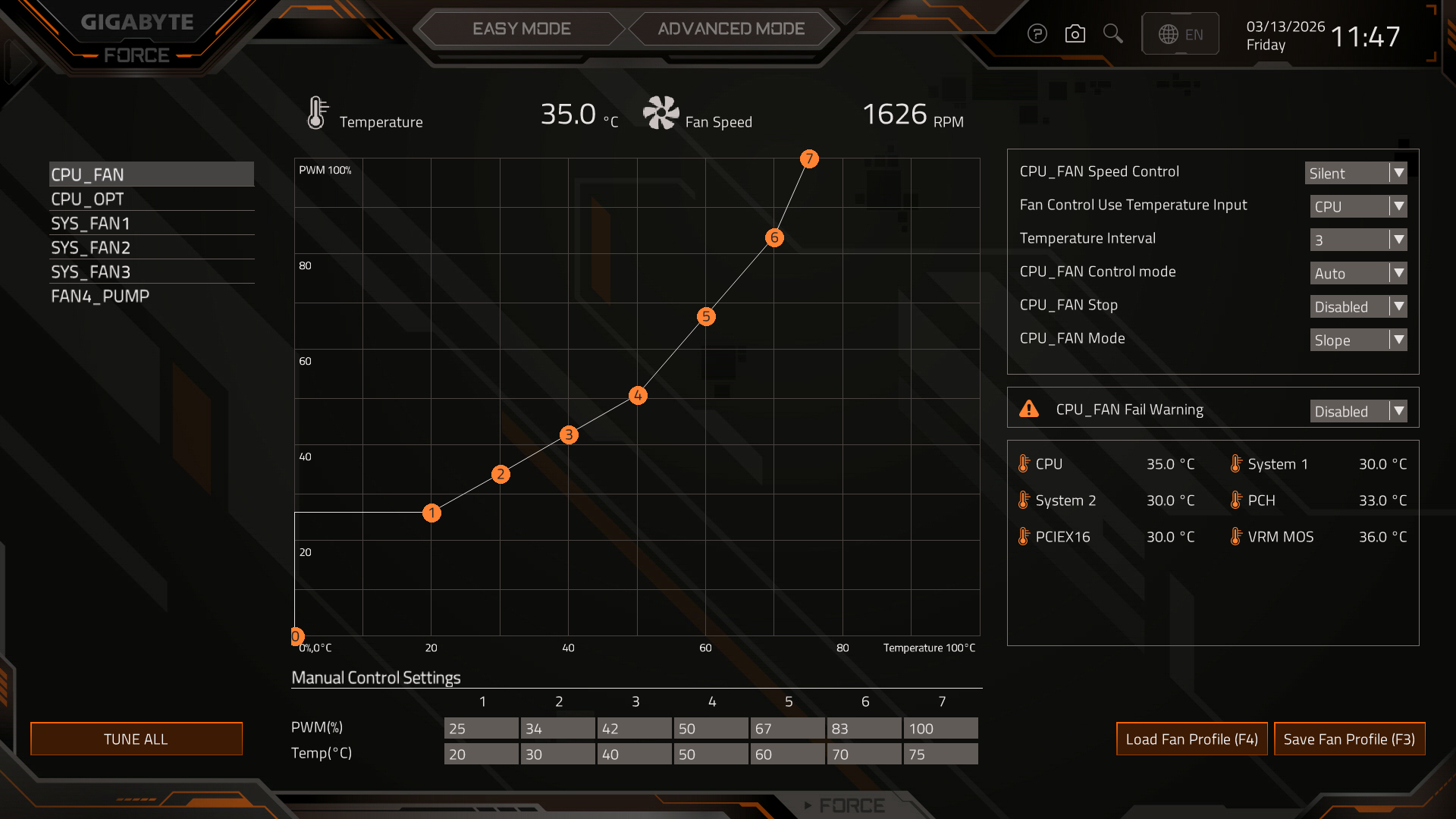Load Fan Profile button
The height and width of the screenshot is (819, 1456).
click(1191, 739)
